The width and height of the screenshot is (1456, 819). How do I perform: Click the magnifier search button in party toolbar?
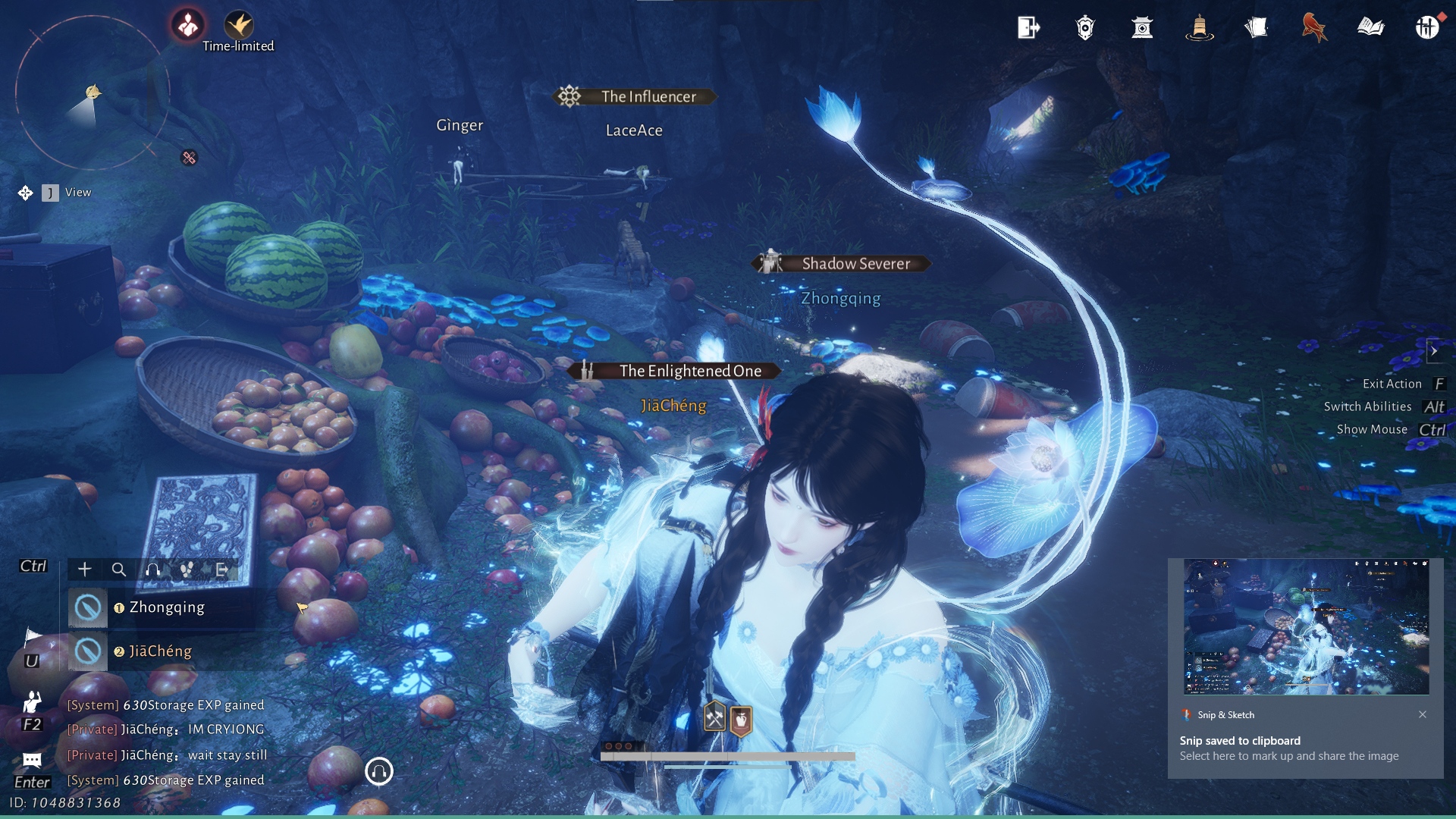pyautogui.click(x=119, y=570)
